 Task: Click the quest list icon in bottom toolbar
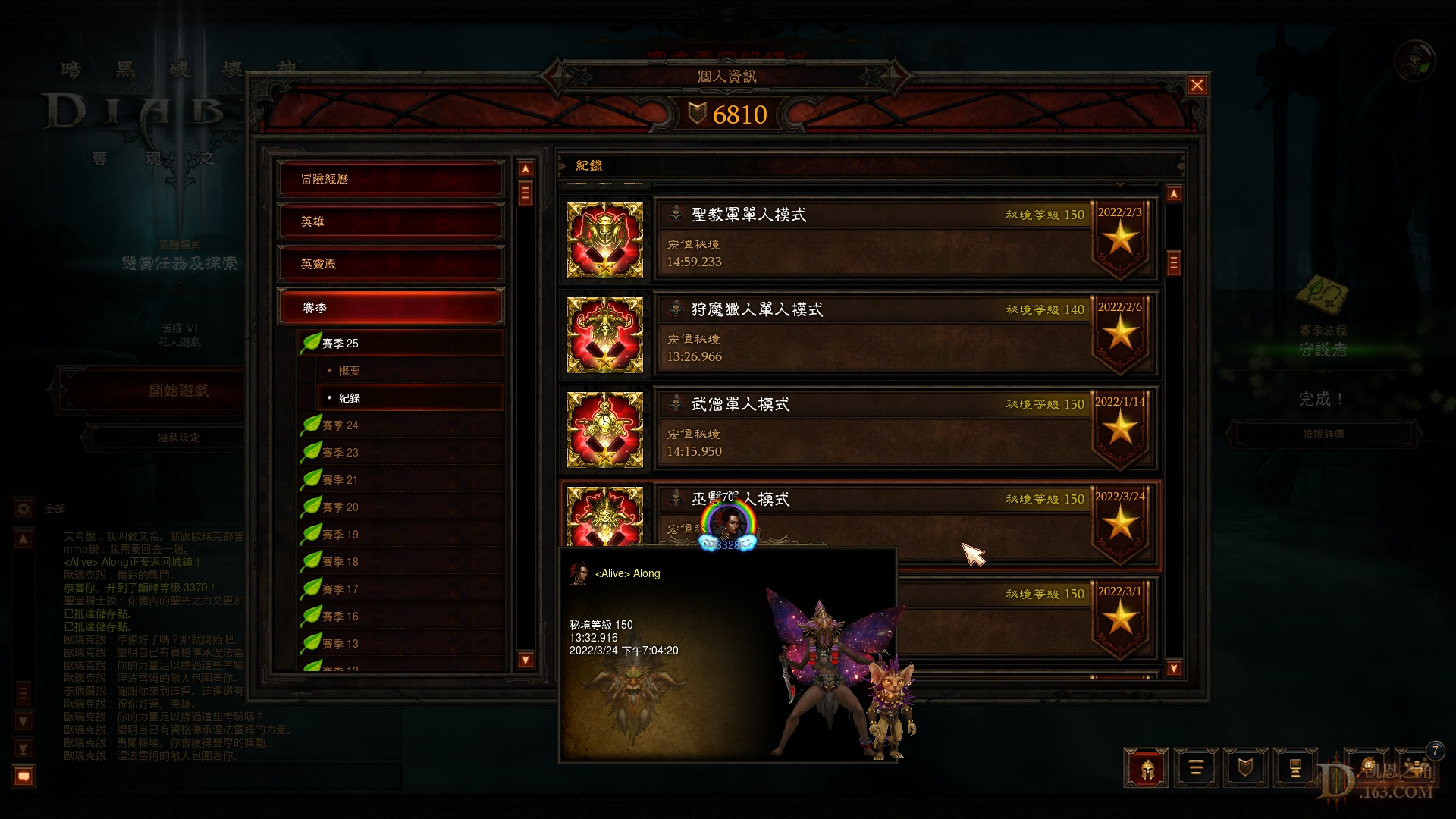tap(1196, 768)
